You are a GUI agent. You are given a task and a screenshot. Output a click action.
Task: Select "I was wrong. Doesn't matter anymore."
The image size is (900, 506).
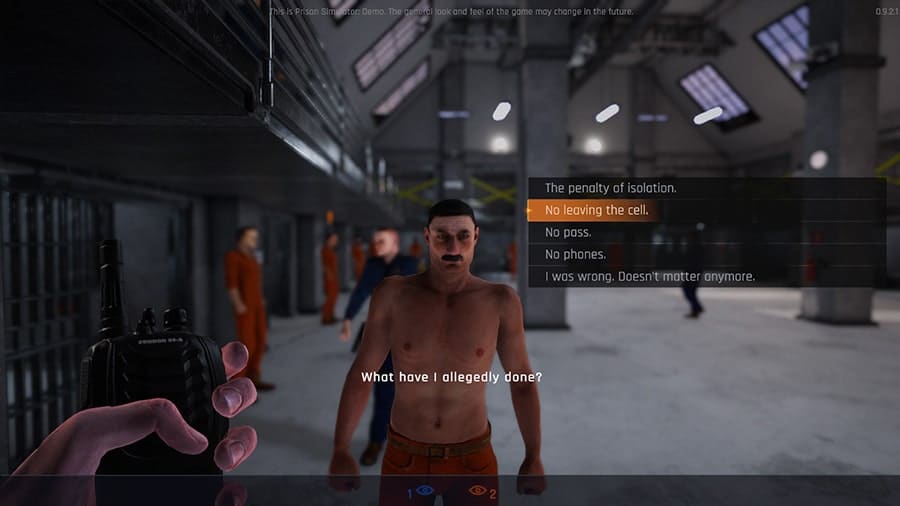649,276
